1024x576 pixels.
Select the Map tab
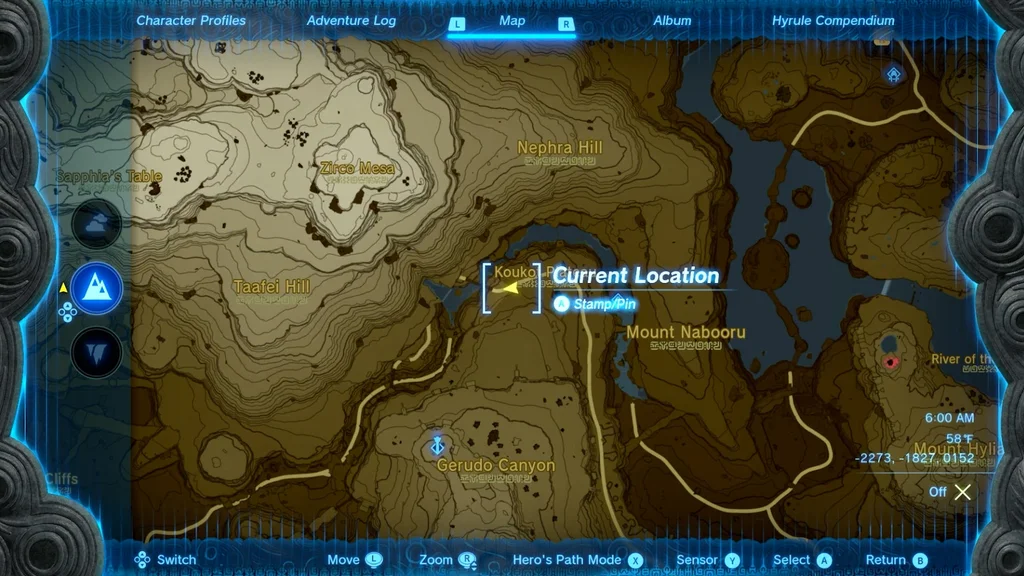pyautogui.click(x=512, y=21)
